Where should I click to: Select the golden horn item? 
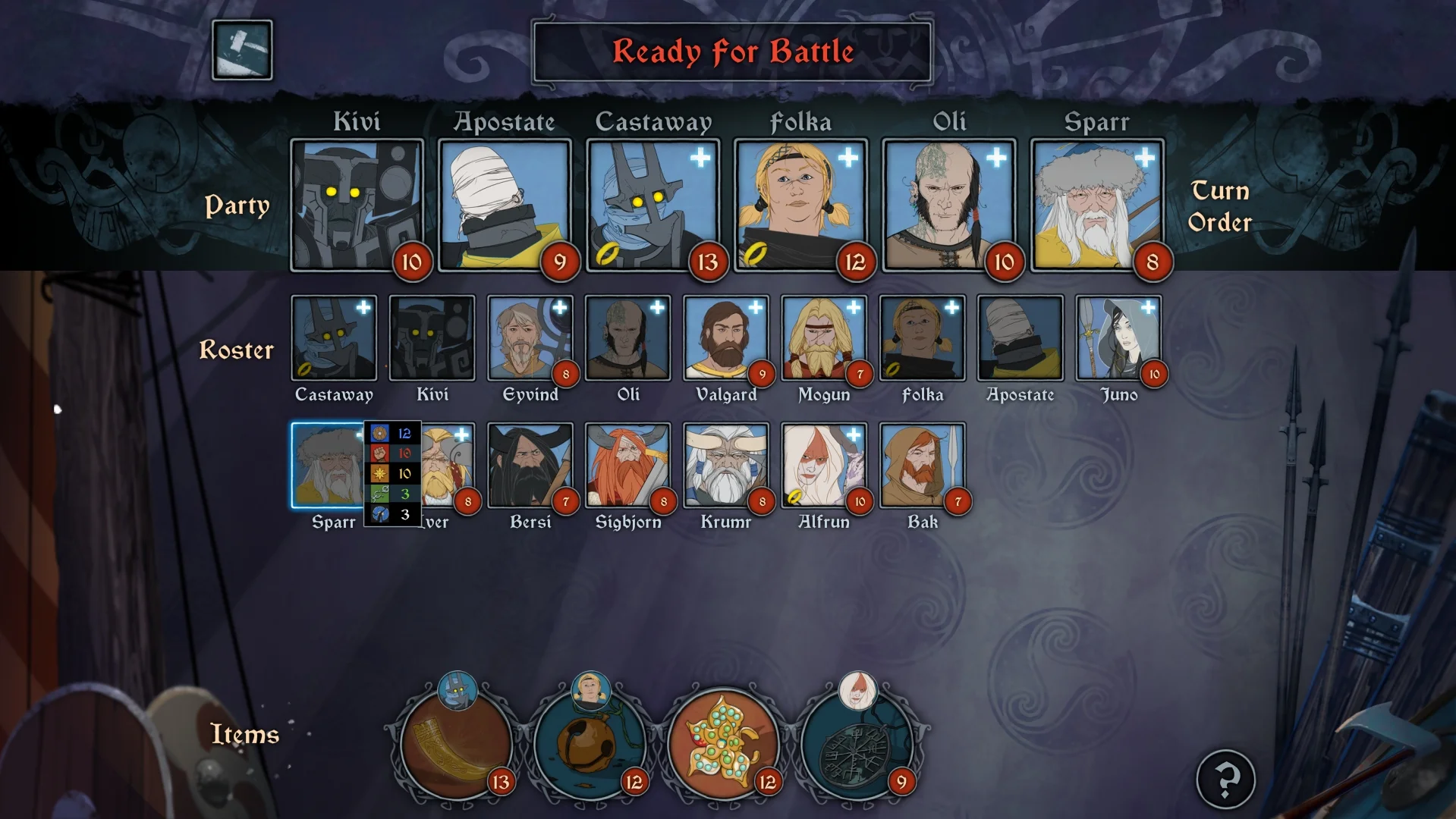[x=456, y=743]
